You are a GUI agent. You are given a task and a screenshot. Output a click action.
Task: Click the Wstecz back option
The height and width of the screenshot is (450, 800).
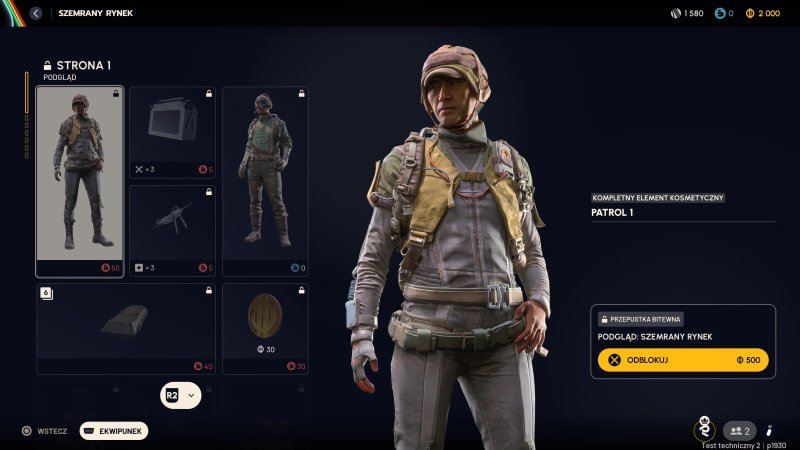44,431
